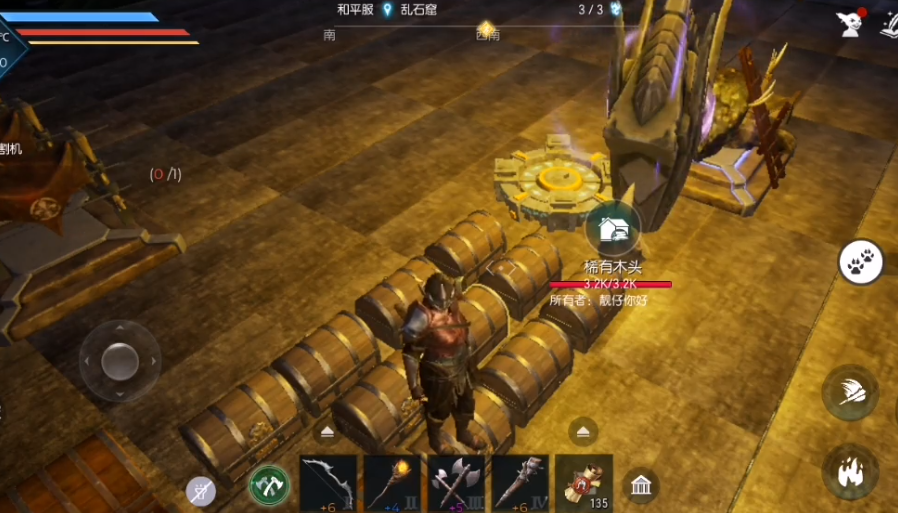898x513 pixels.
Task: Touch the virtual movement joystick
Action: pos(120,360)
